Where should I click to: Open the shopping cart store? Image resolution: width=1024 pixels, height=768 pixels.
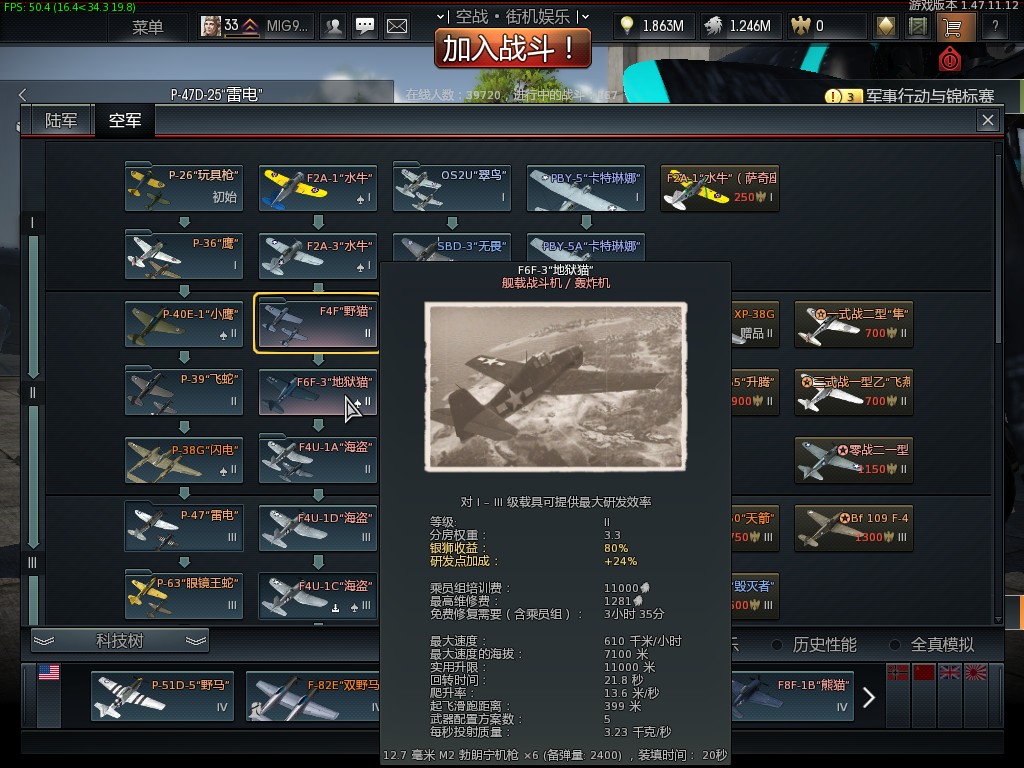950,26
